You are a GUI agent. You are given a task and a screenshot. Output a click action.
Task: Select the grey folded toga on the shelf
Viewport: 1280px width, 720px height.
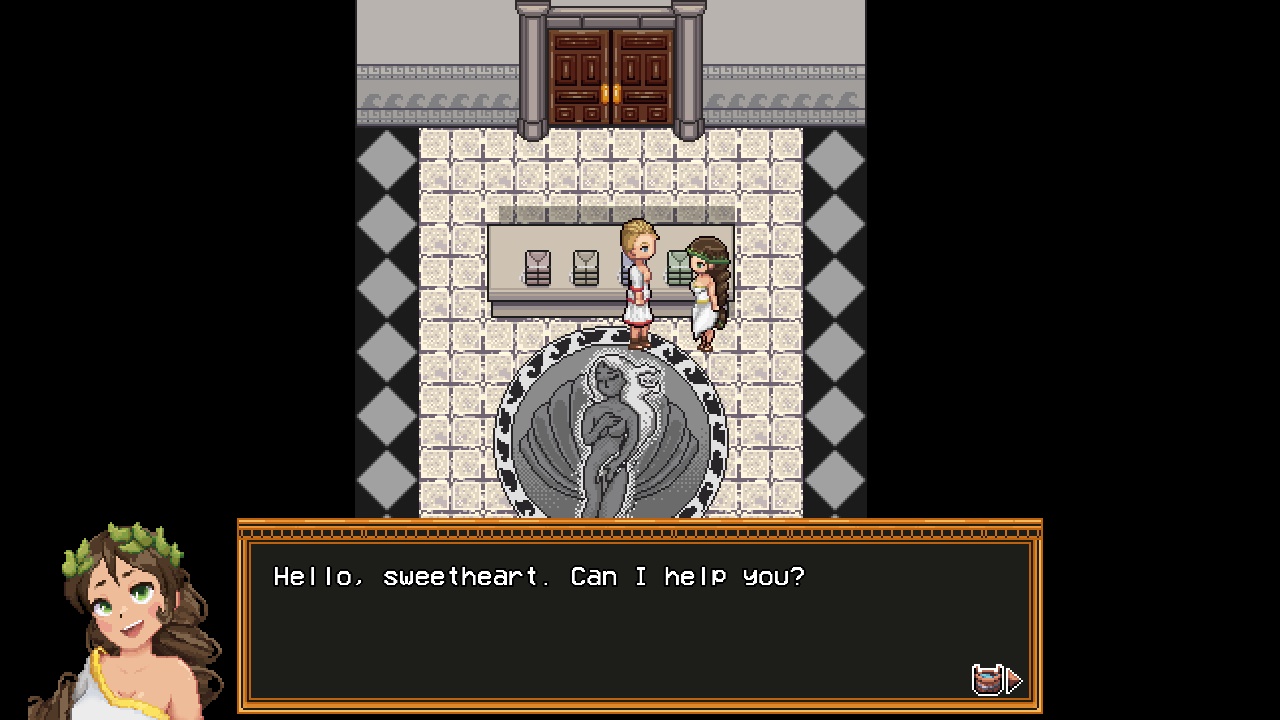pyautogui.click(x=586, y=267)
